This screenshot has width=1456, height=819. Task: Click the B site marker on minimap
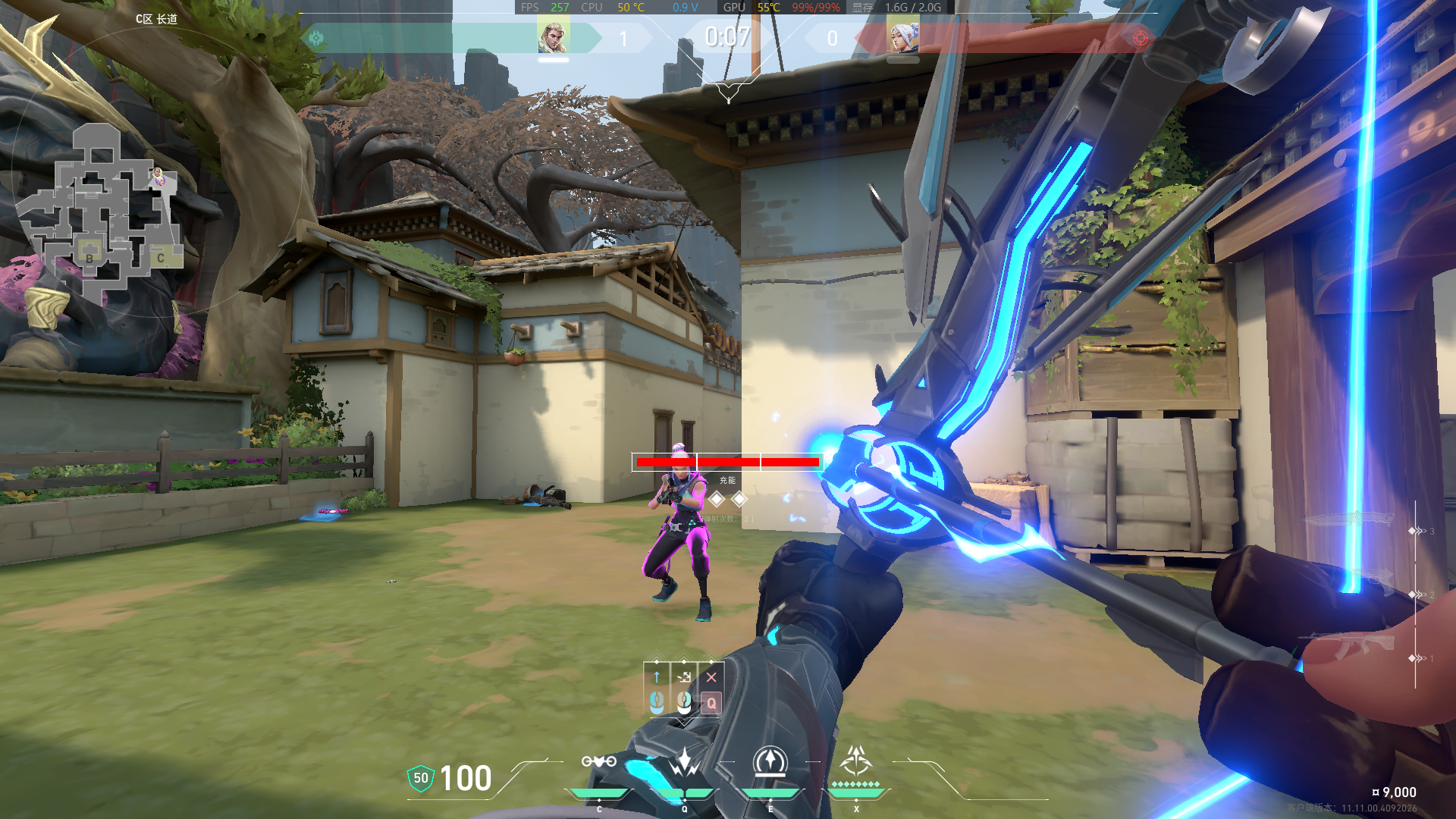[x=89, y=258]
